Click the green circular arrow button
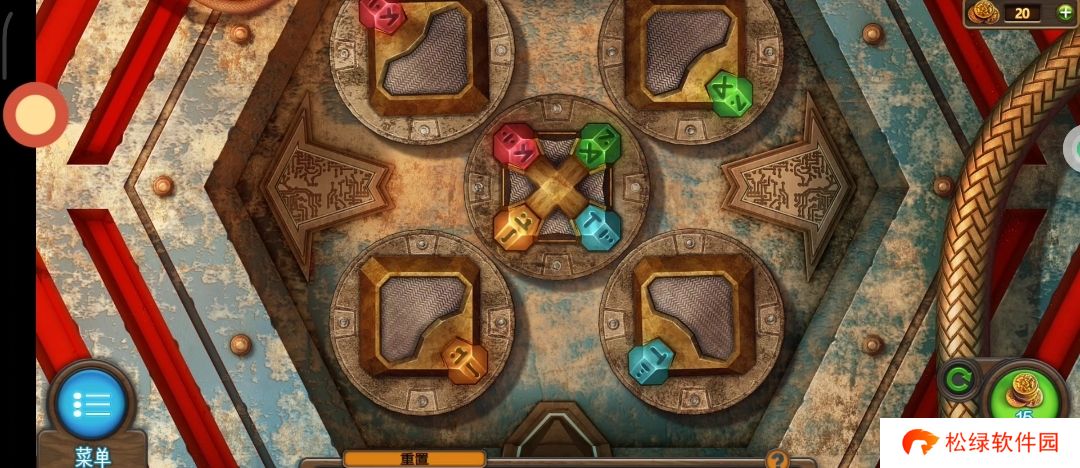Image resolution: width=1080 pixels, height=468 pixels. [959, 379]
